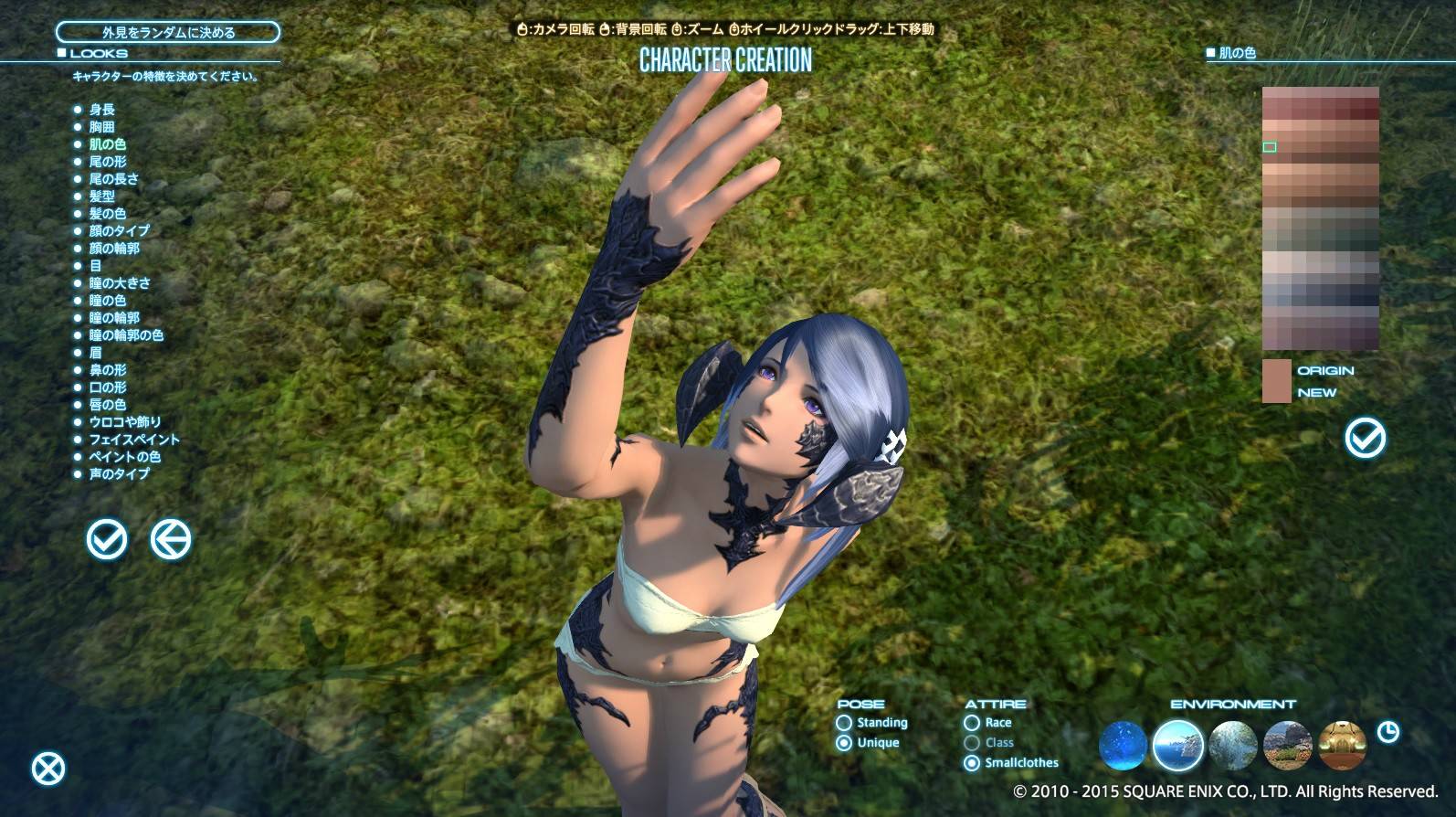1456x817 pixels.
Task: Enable the Standing pose option
Action: pyautogui.click(x=845, y=722)
